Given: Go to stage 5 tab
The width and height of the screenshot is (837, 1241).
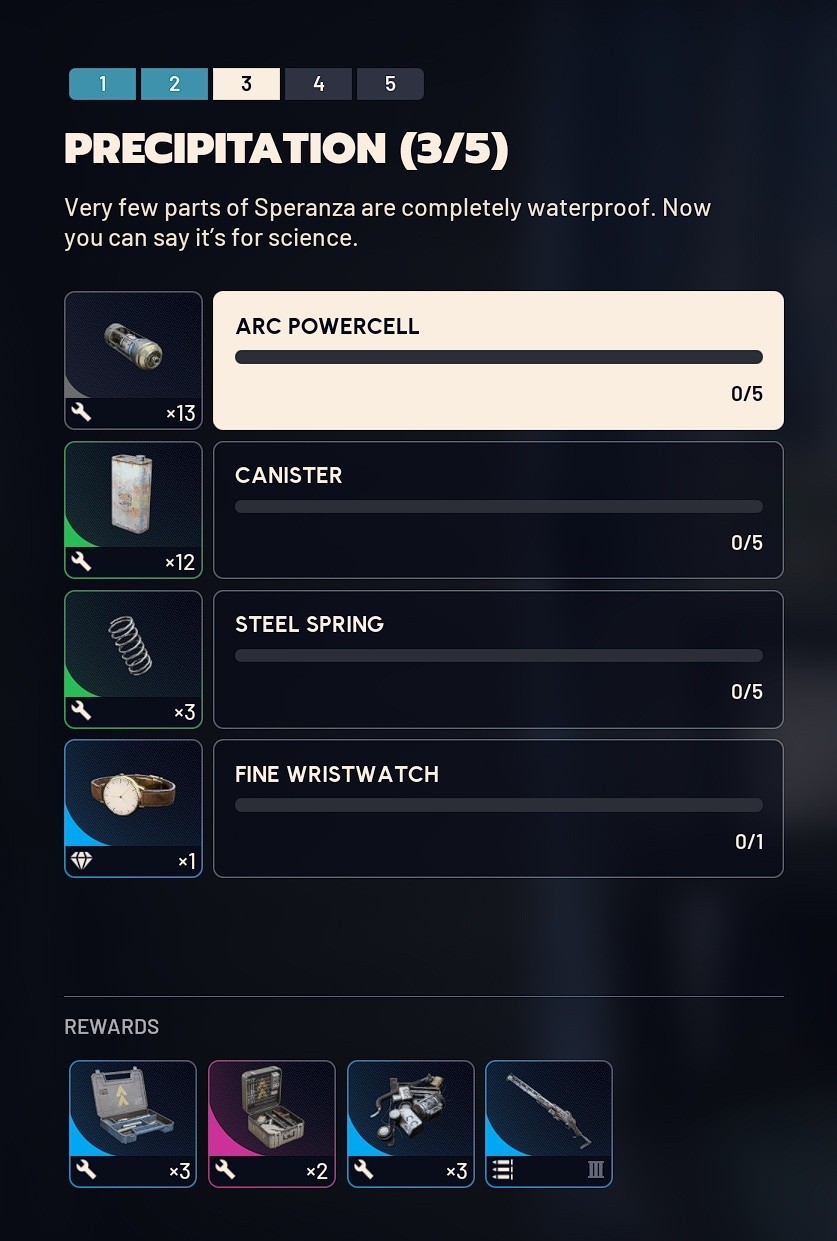Looking at the screenshot, I should coord(390,84).
